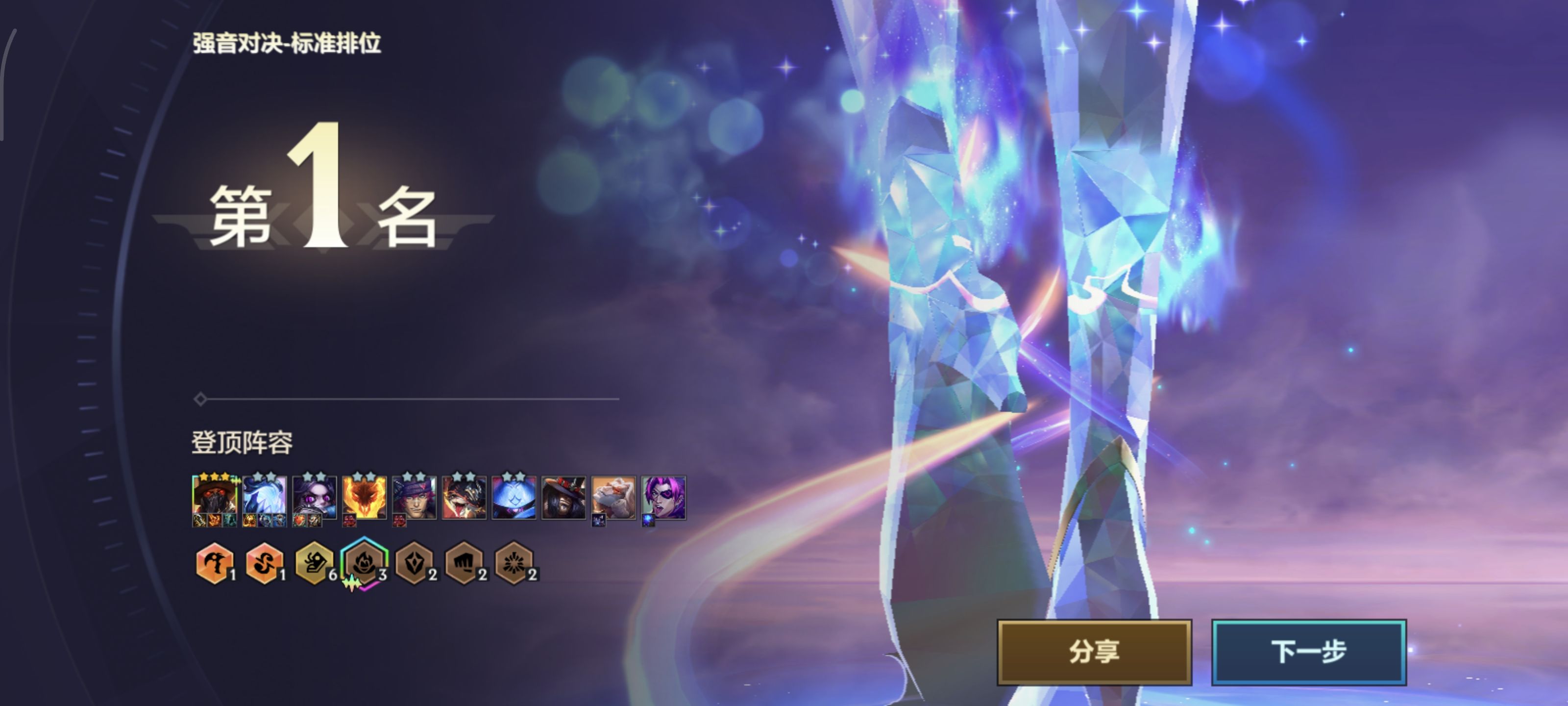Show the scythe trait icon details
1568x706 pixels.
214,563
